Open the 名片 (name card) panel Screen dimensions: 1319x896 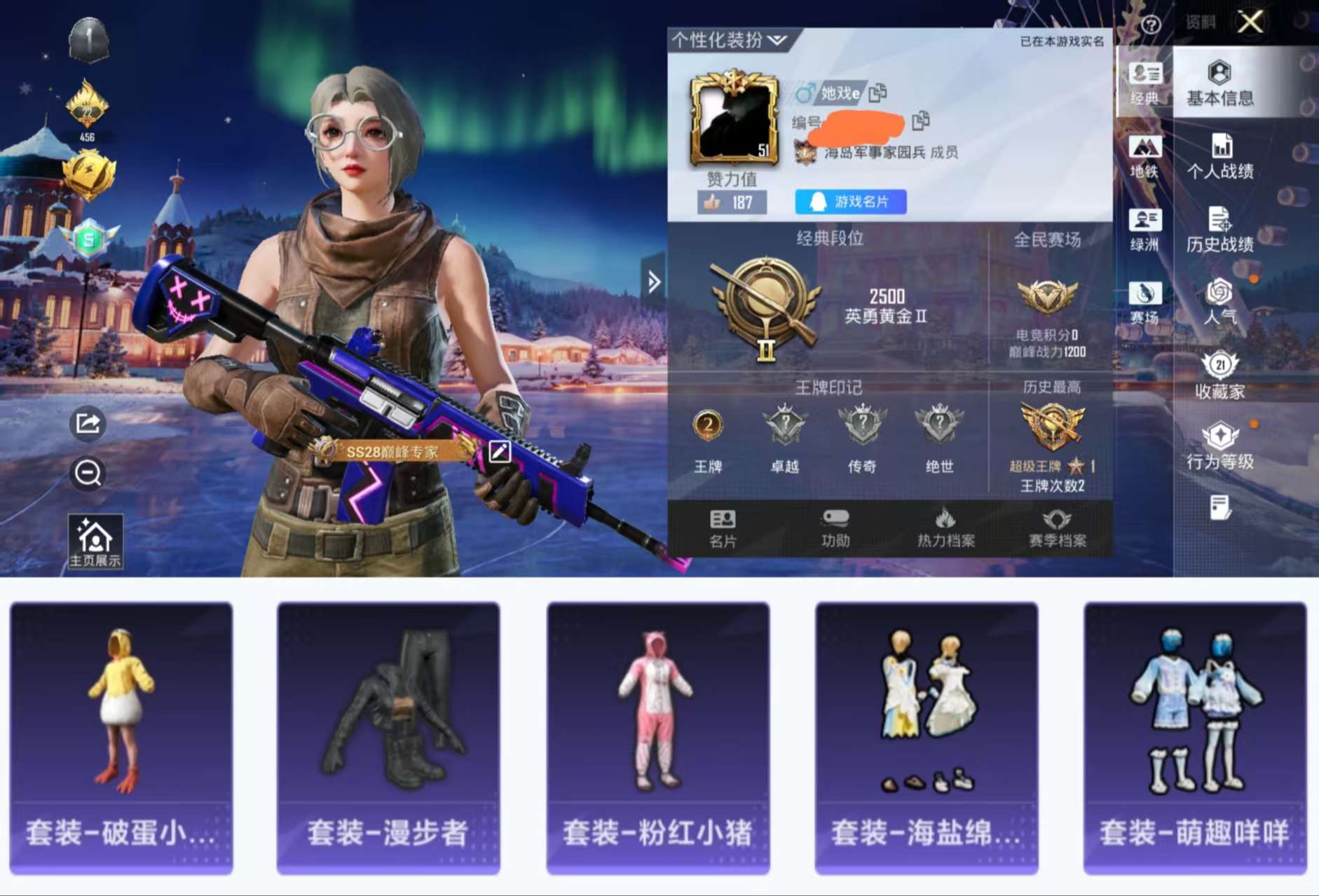(724, 528)
